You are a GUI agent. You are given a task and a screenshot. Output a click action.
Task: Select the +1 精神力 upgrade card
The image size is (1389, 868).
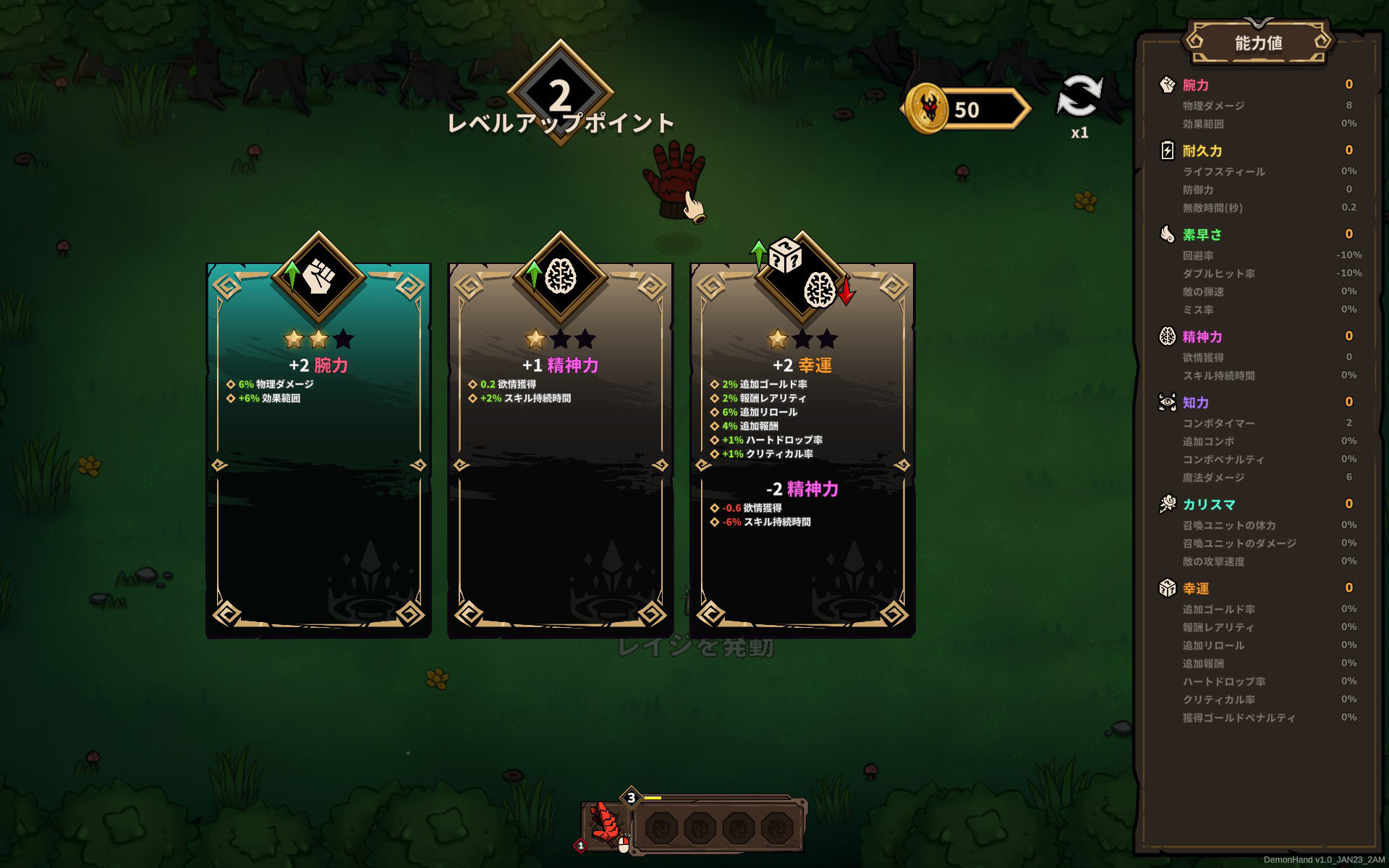(561, 448)
